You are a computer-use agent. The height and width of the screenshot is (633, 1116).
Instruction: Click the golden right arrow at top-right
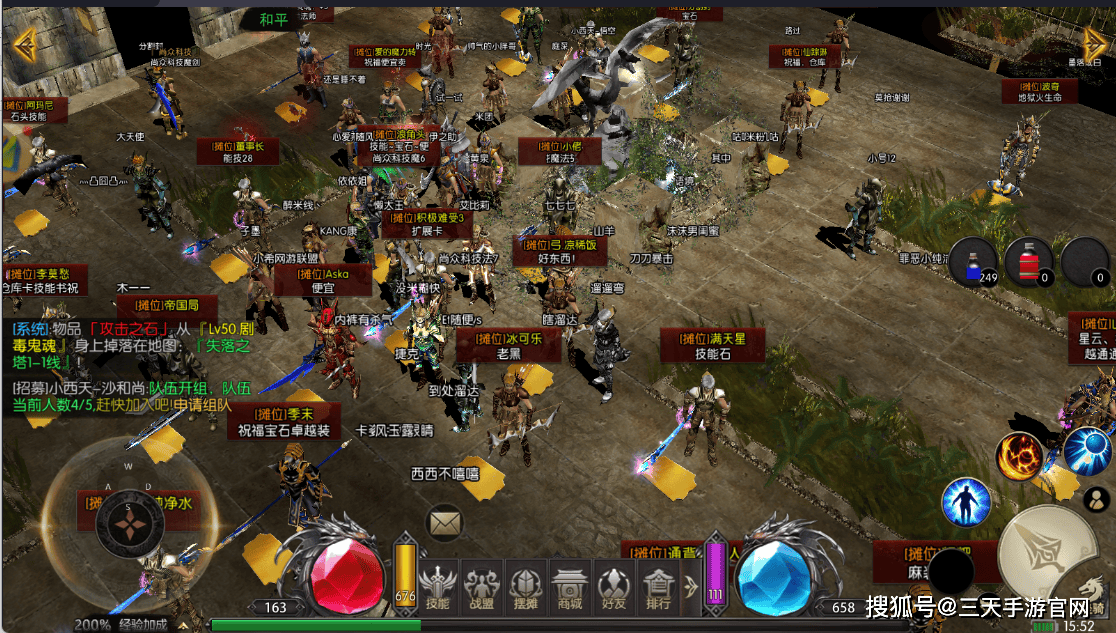pyautogui.click(x=1094, y=43)
